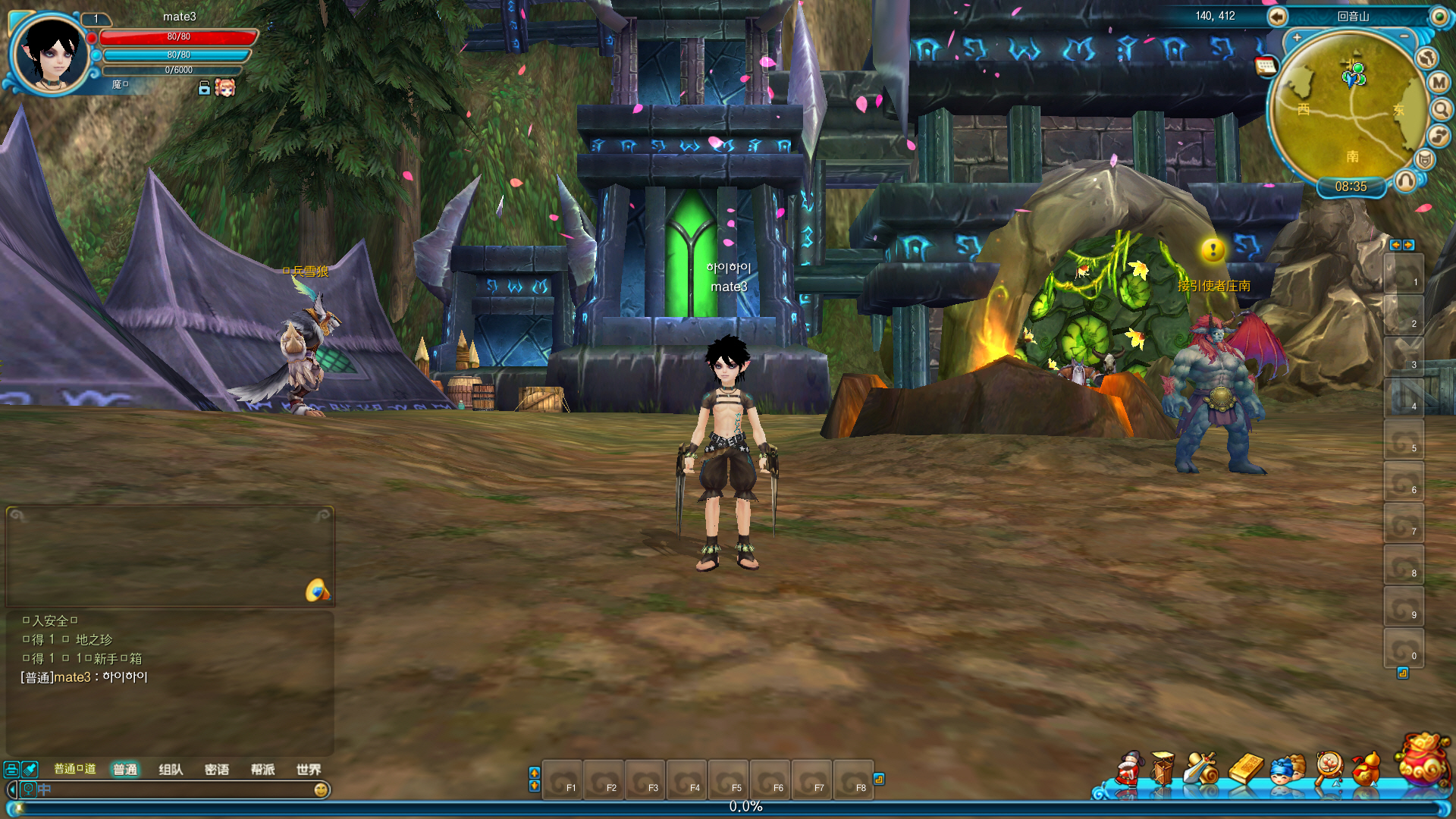Open the wooden basket inventory icon

1163,769
